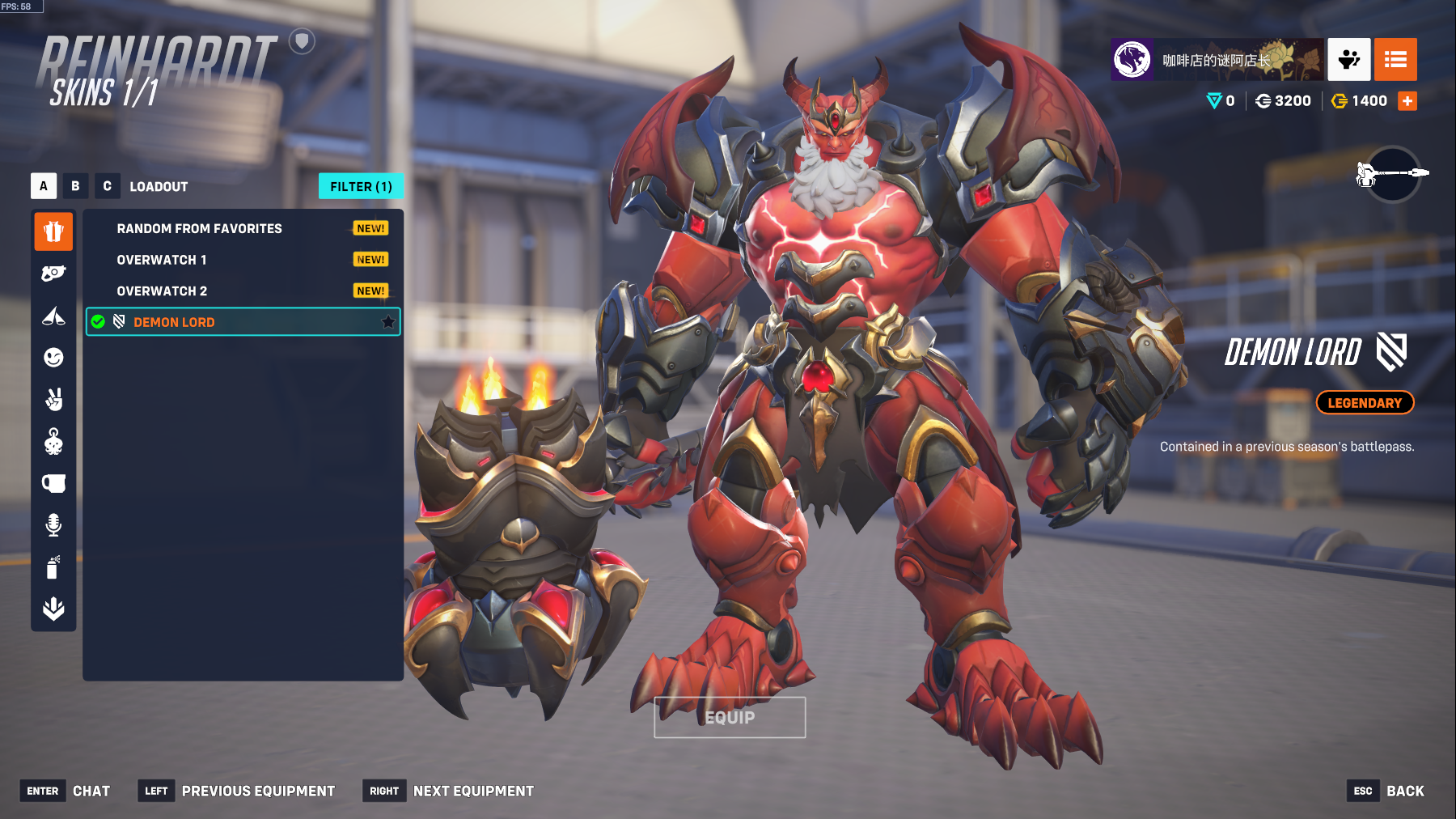Viewport: 1456px width, 819px height.
Task: Open the sprays spray-can category
Action: 53,567
